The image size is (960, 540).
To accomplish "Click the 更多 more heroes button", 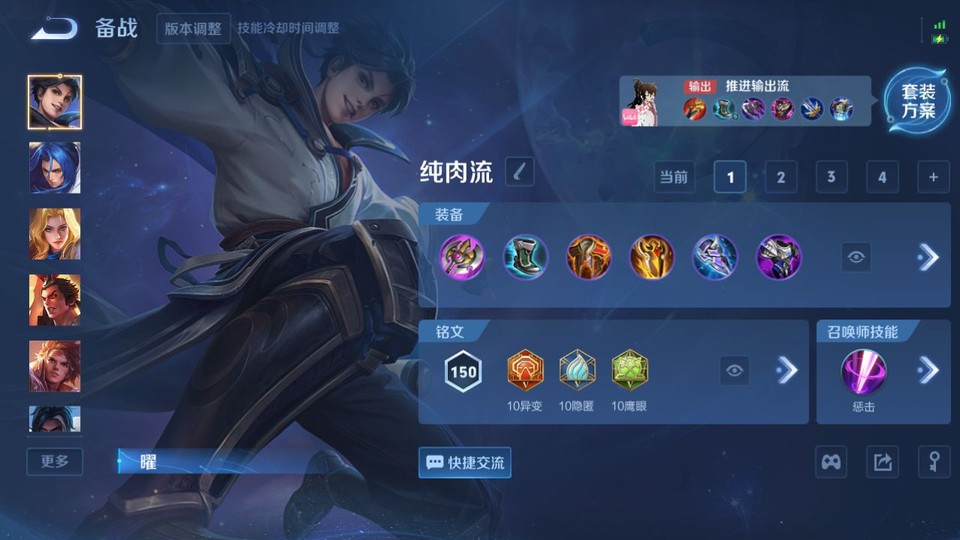I will [55, 461].
